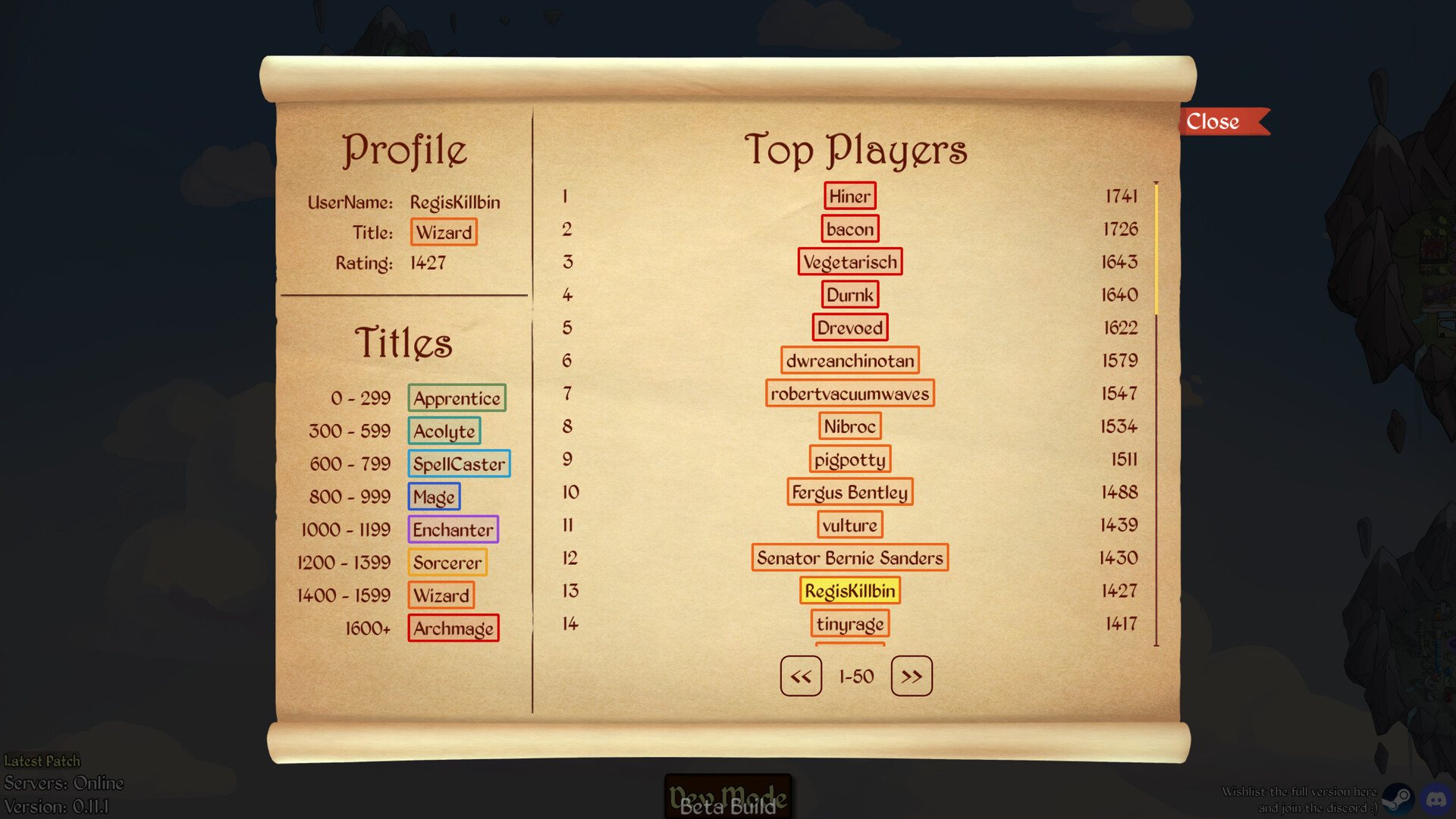
Task: Go to the next page of top players
Action: (x=912, y=676)
